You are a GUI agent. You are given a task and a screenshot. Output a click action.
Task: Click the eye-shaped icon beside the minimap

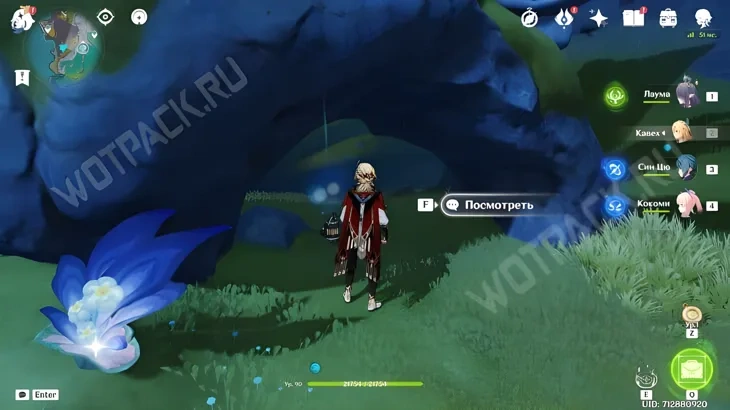click(x=106, y=16)
